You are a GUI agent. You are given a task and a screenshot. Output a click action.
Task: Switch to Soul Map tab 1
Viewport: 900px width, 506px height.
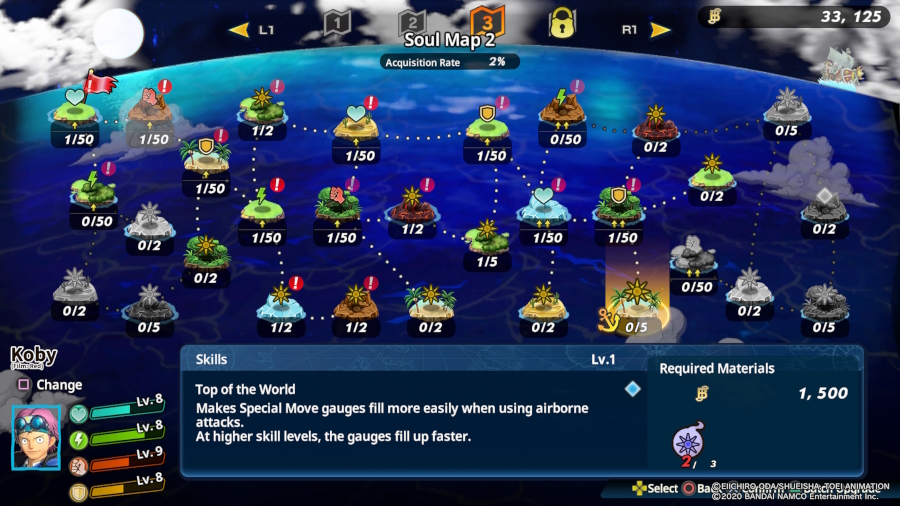point(337,22)
